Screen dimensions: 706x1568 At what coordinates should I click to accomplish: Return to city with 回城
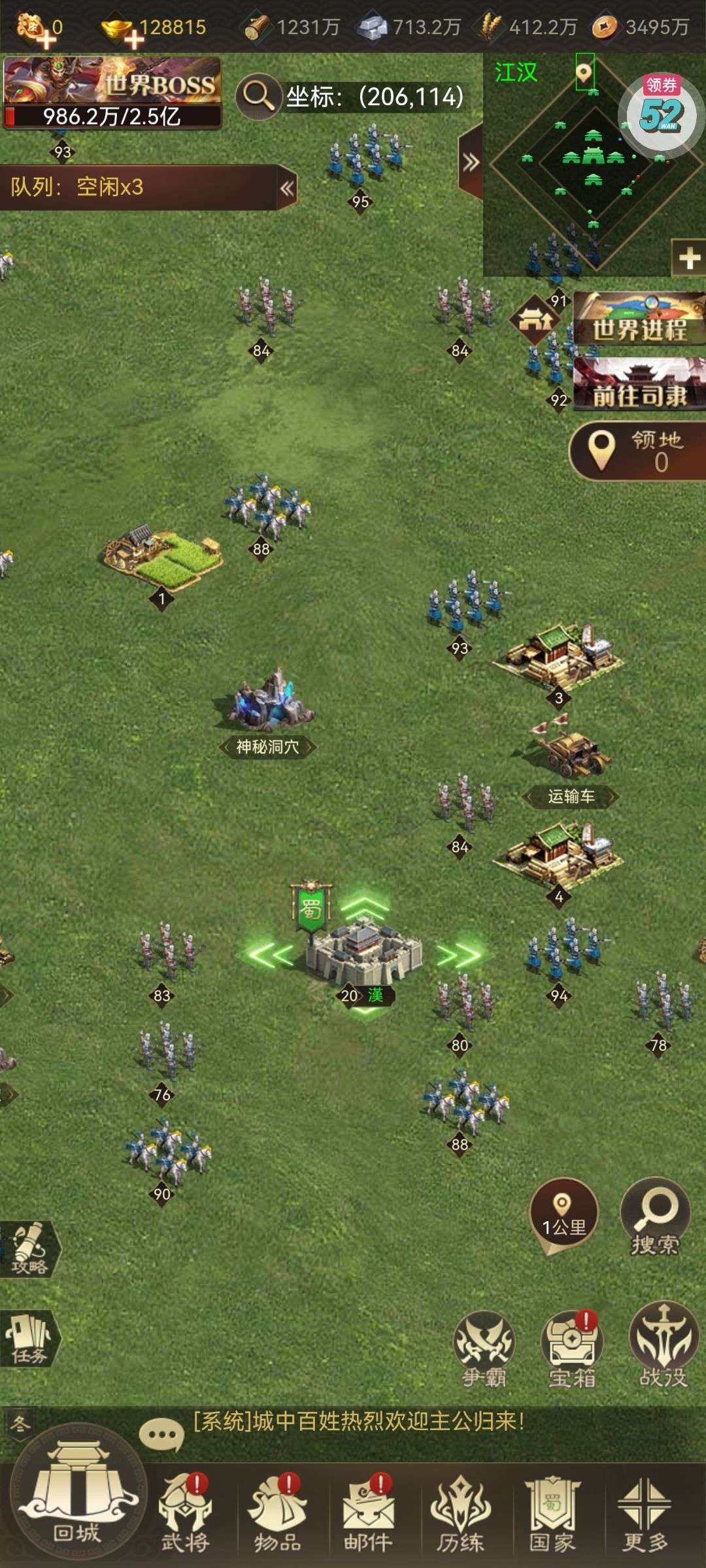(77, 1500)
